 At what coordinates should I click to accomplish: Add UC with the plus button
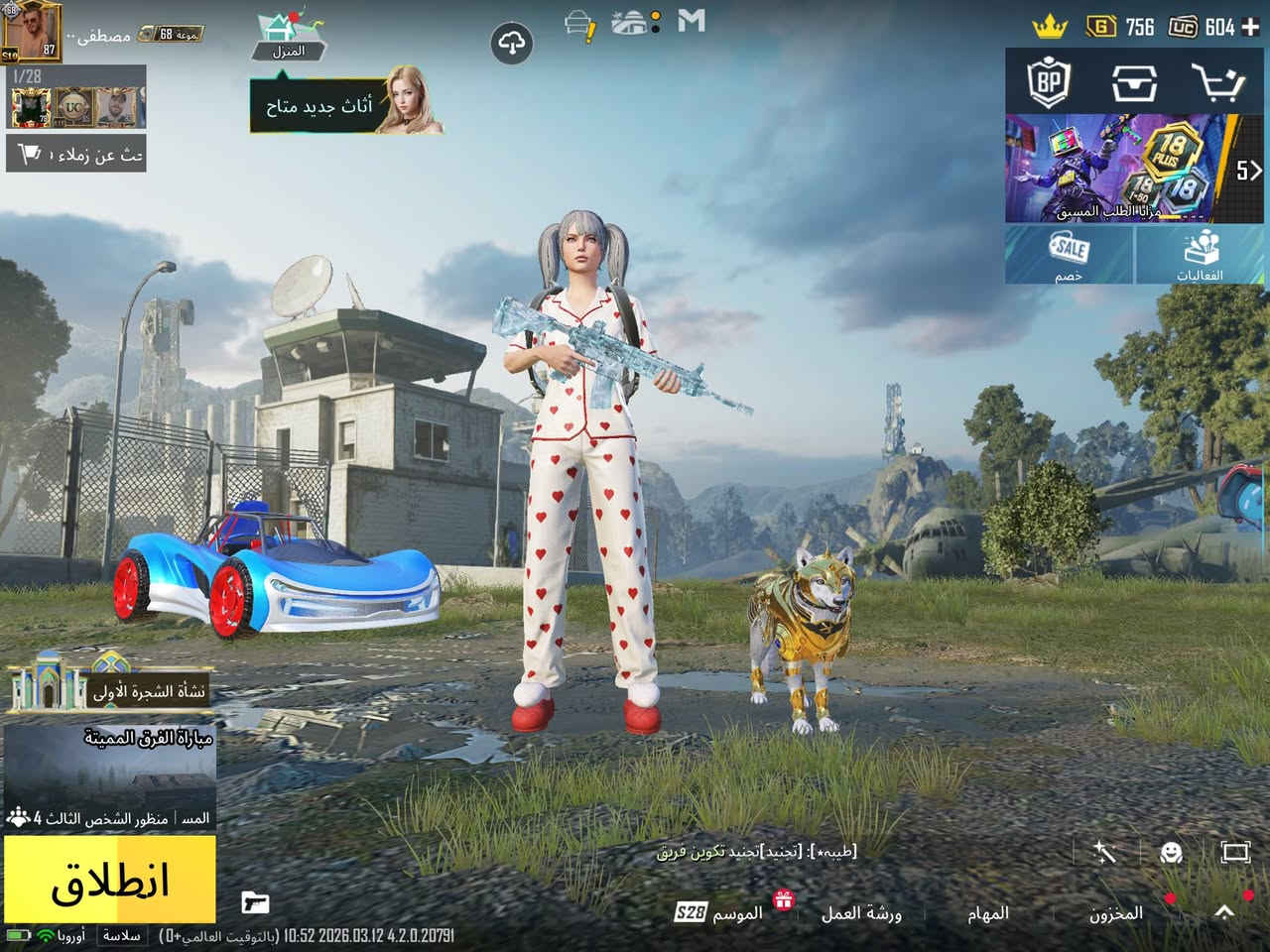1251,27
